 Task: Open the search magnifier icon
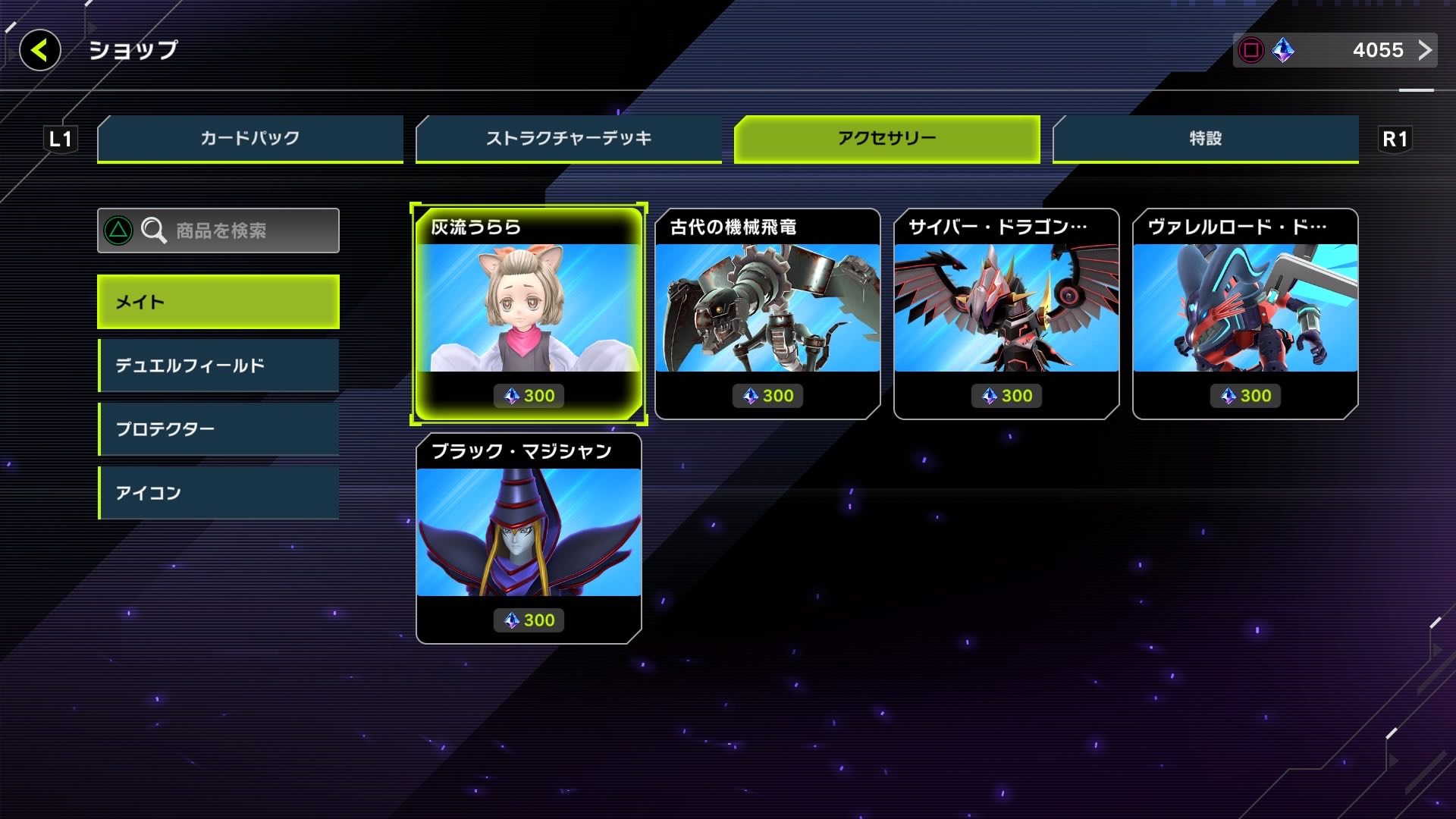(x=155, y=231)
